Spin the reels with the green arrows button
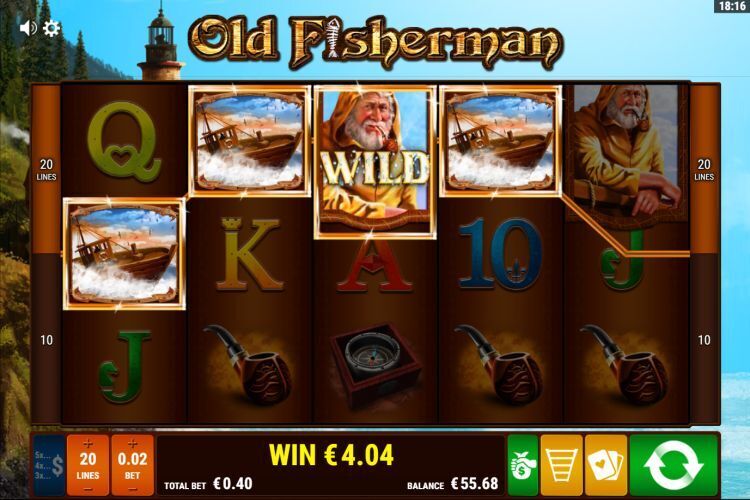Viewport: 750px width, 500px height. [x=680, y=465]
